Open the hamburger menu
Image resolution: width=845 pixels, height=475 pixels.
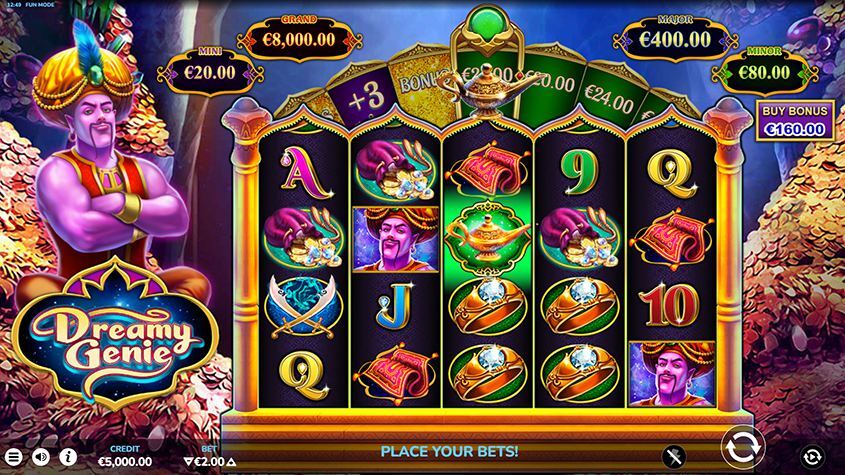click(14, 457)
